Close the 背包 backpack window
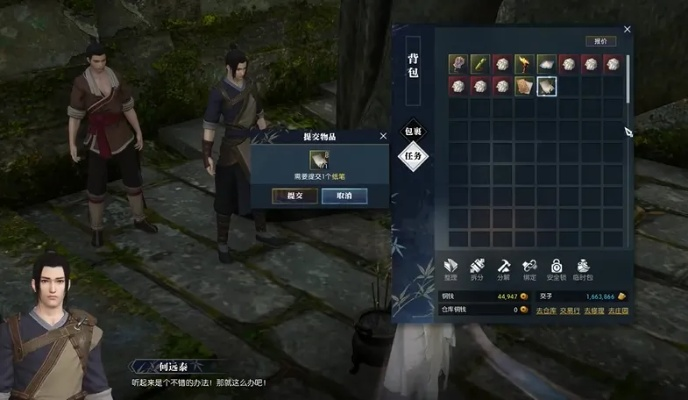This screenshot has width=688, height=400. coord(627,29)
